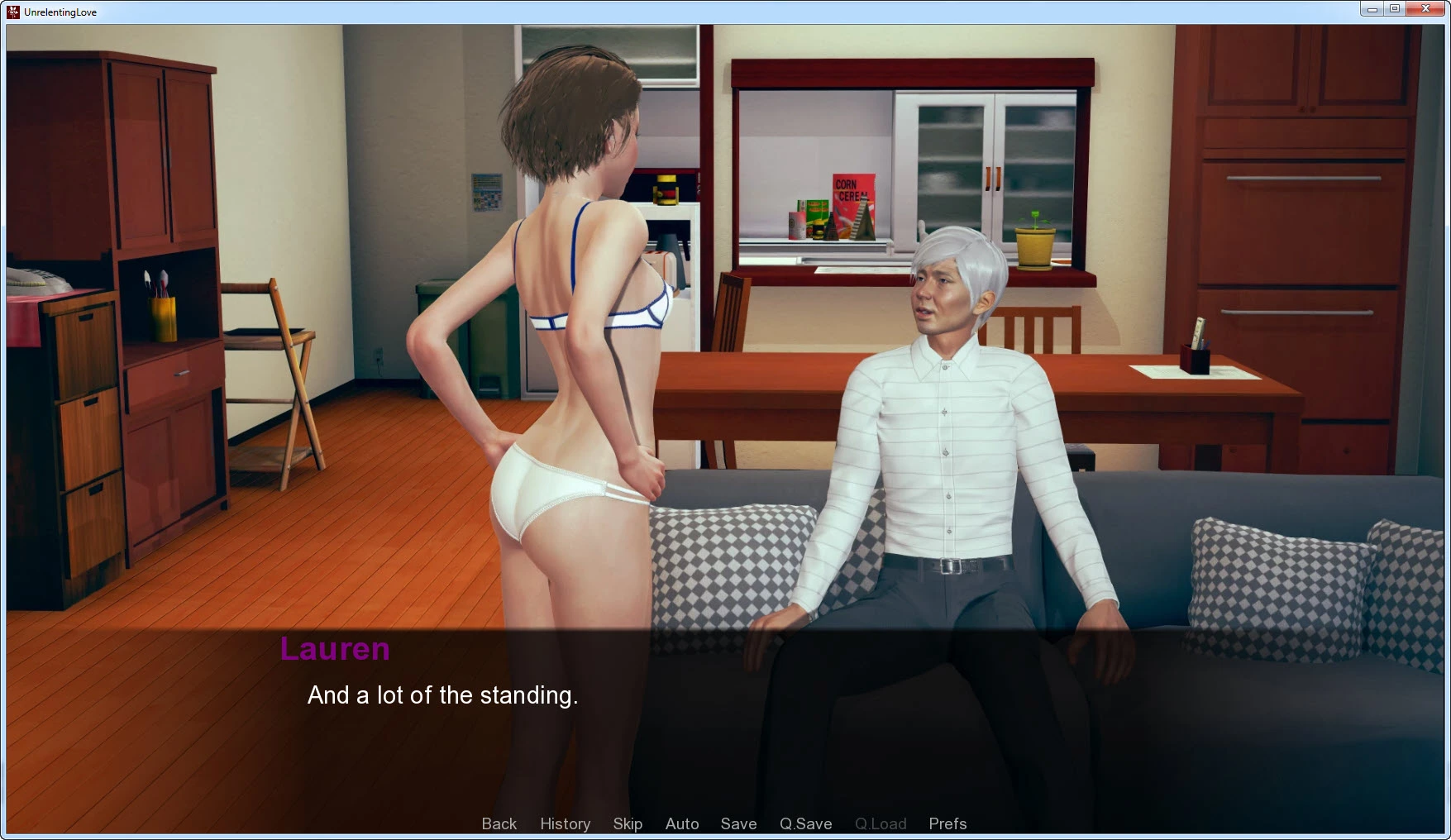Go back to the previous dialogue line
The height and width of the screenshot is (840, 1451).
click(x=499, y=823)
